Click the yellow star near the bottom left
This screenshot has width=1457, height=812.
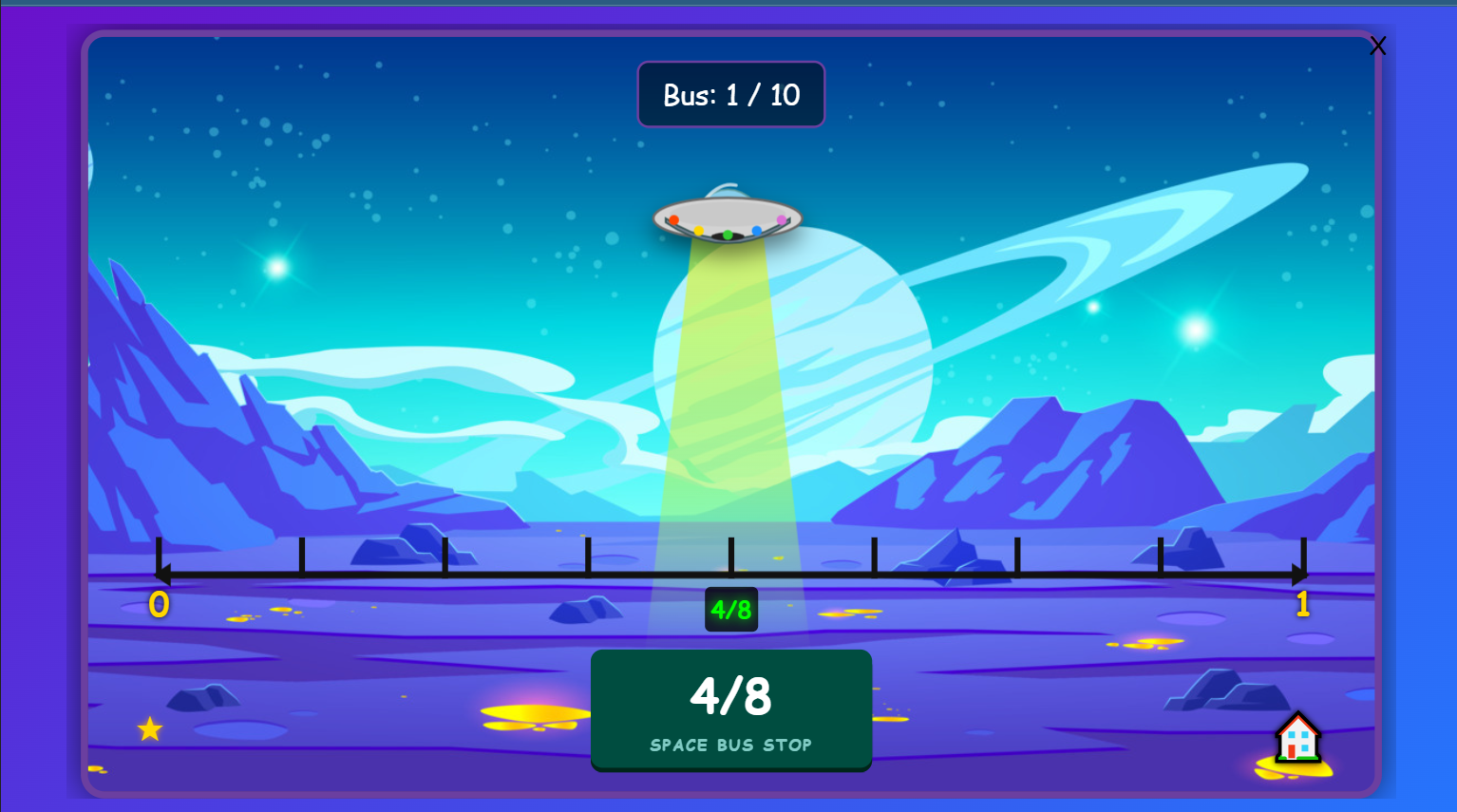click(149, 729)
